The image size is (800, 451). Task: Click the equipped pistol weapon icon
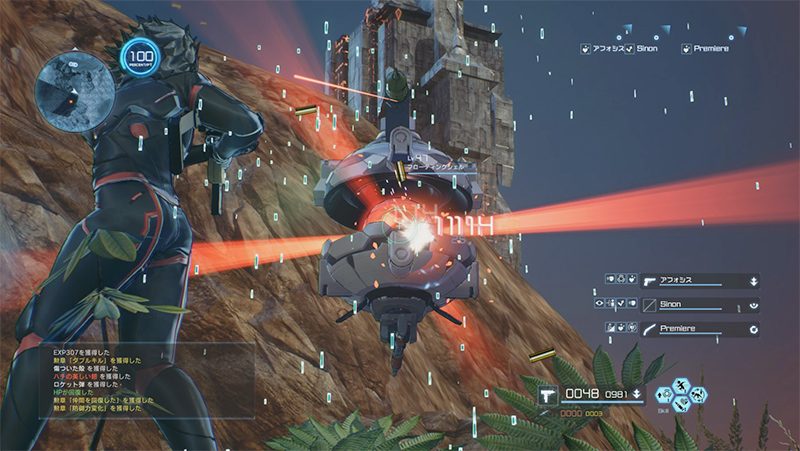coord(548,394)
